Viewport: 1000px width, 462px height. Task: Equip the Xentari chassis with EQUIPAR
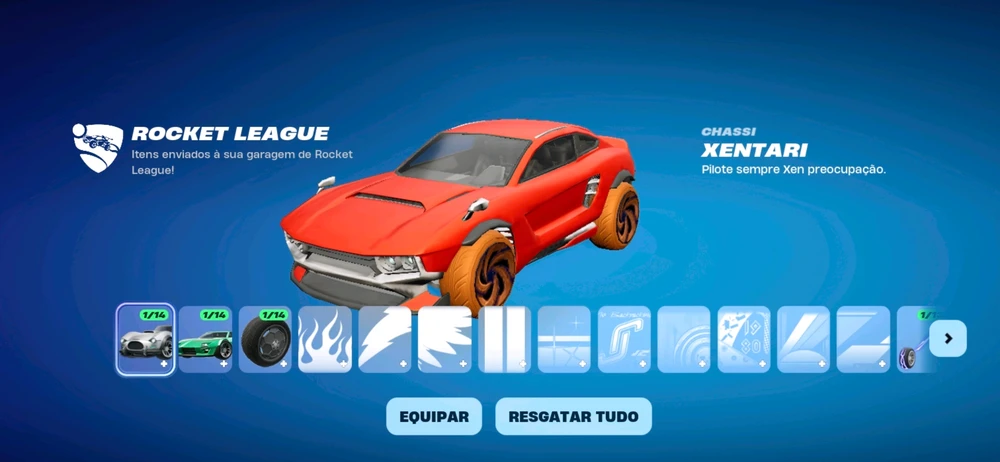434,416
